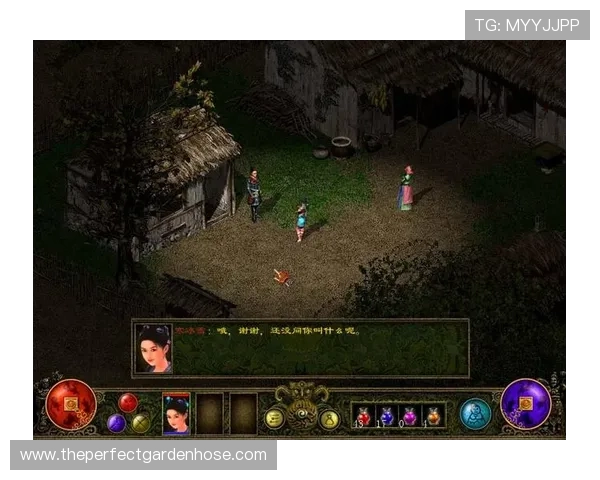Click the heroine portrait in the bottom bar

click(176, 413)
